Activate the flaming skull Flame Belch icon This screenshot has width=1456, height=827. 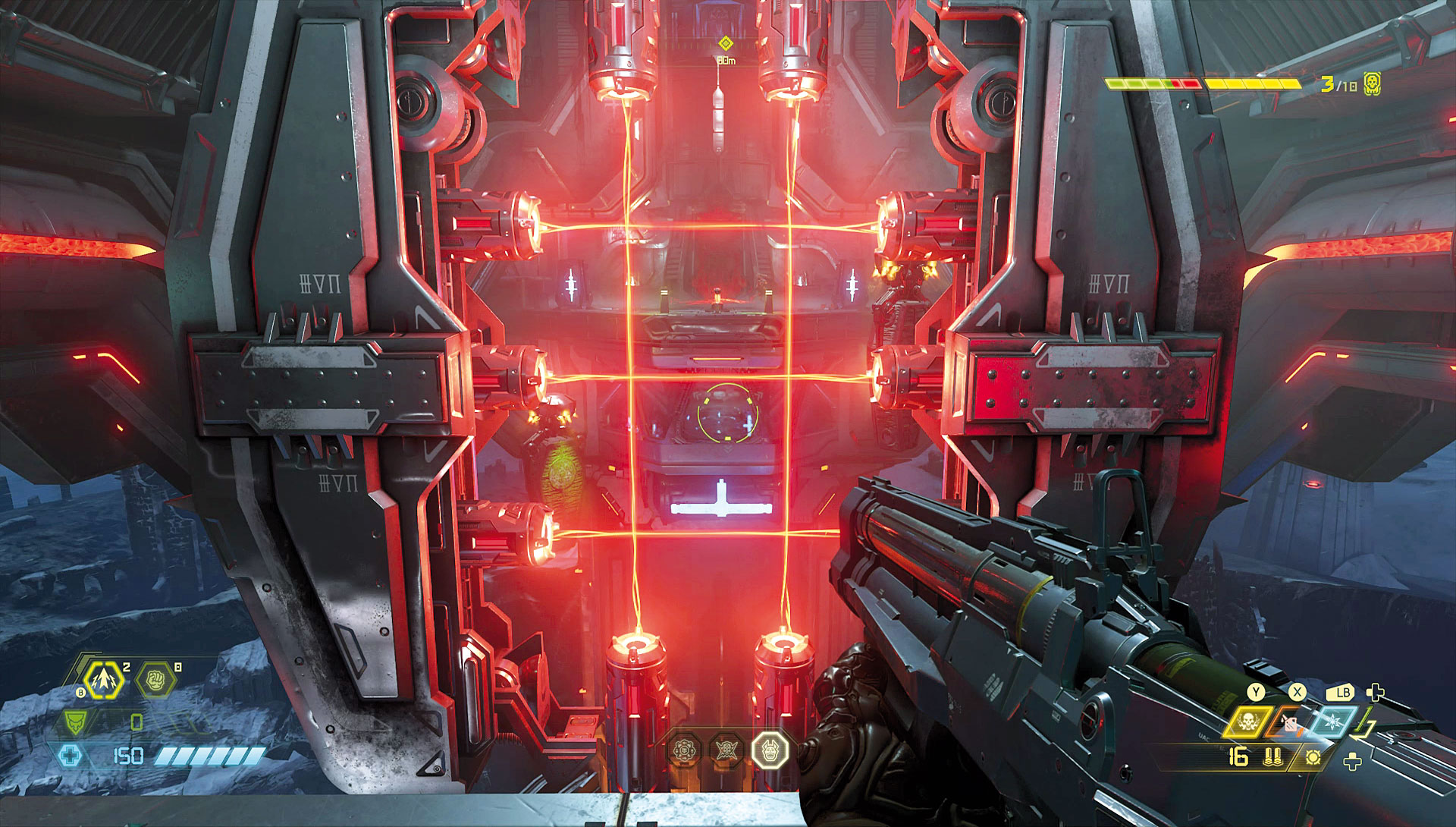pos(1246,722)
